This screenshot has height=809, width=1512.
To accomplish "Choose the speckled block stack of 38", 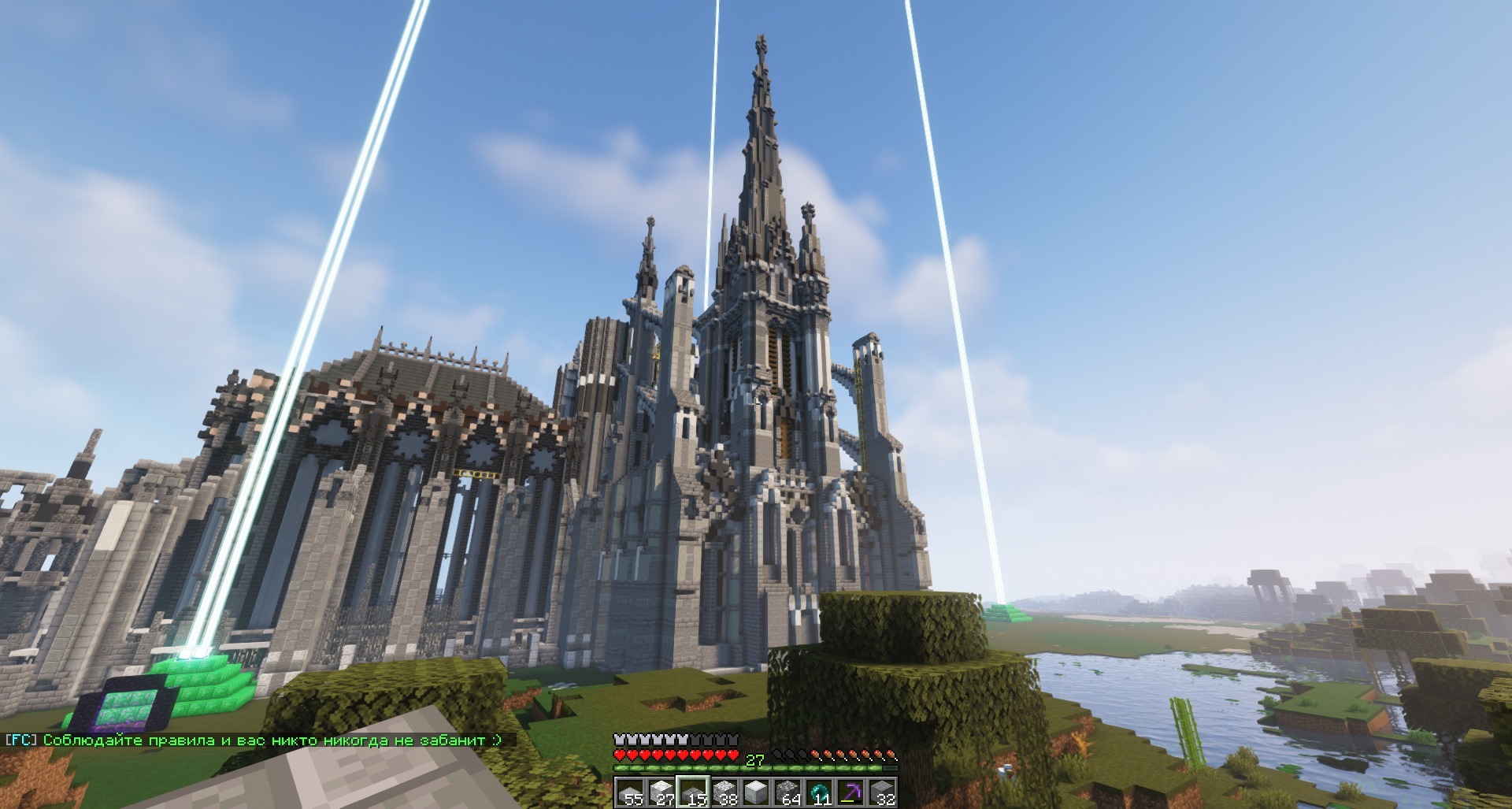I will coord(724,792).
